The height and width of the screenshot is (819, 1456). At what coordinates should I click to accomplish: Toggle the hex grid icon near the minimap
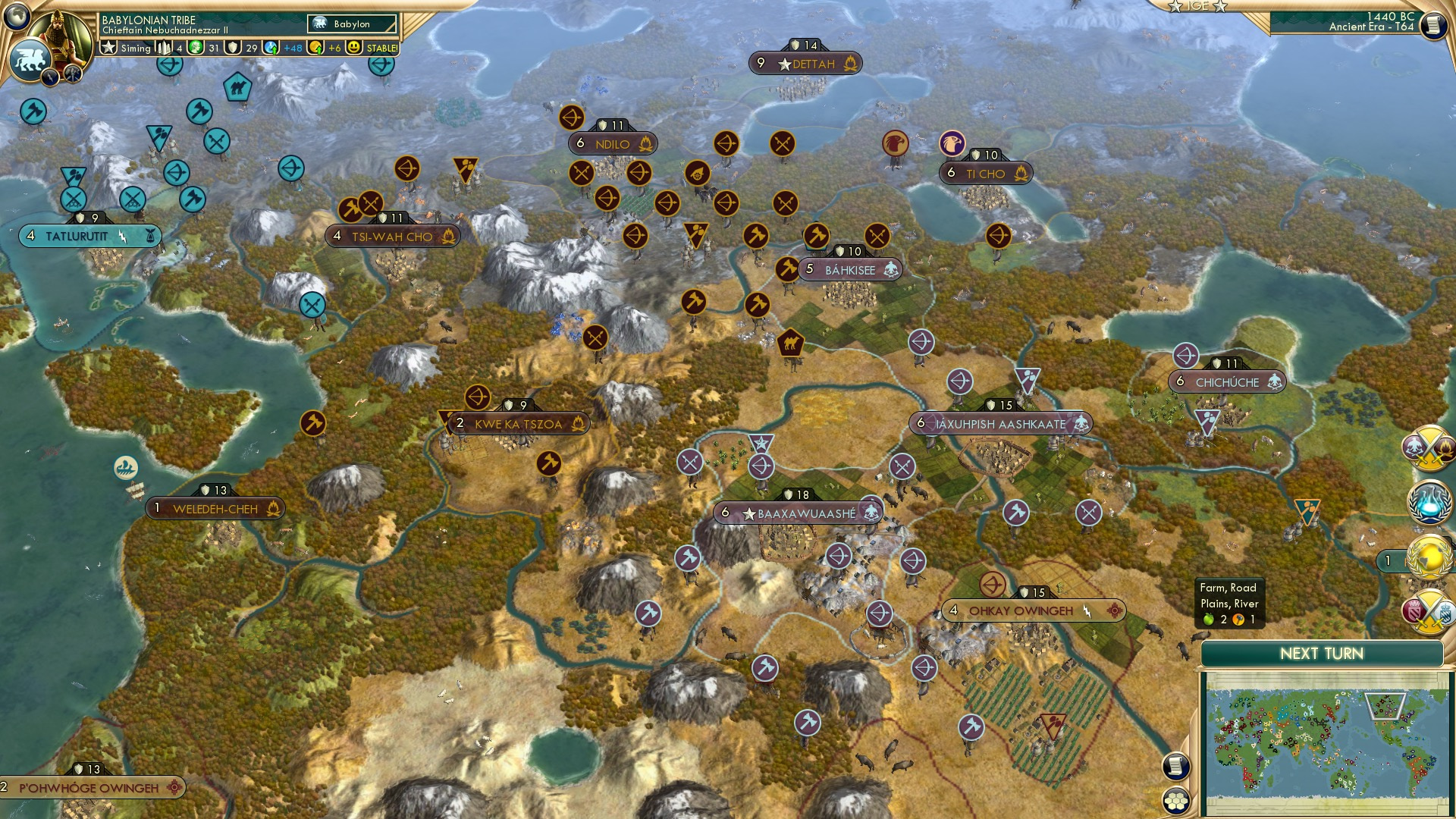pos(1177,802)
